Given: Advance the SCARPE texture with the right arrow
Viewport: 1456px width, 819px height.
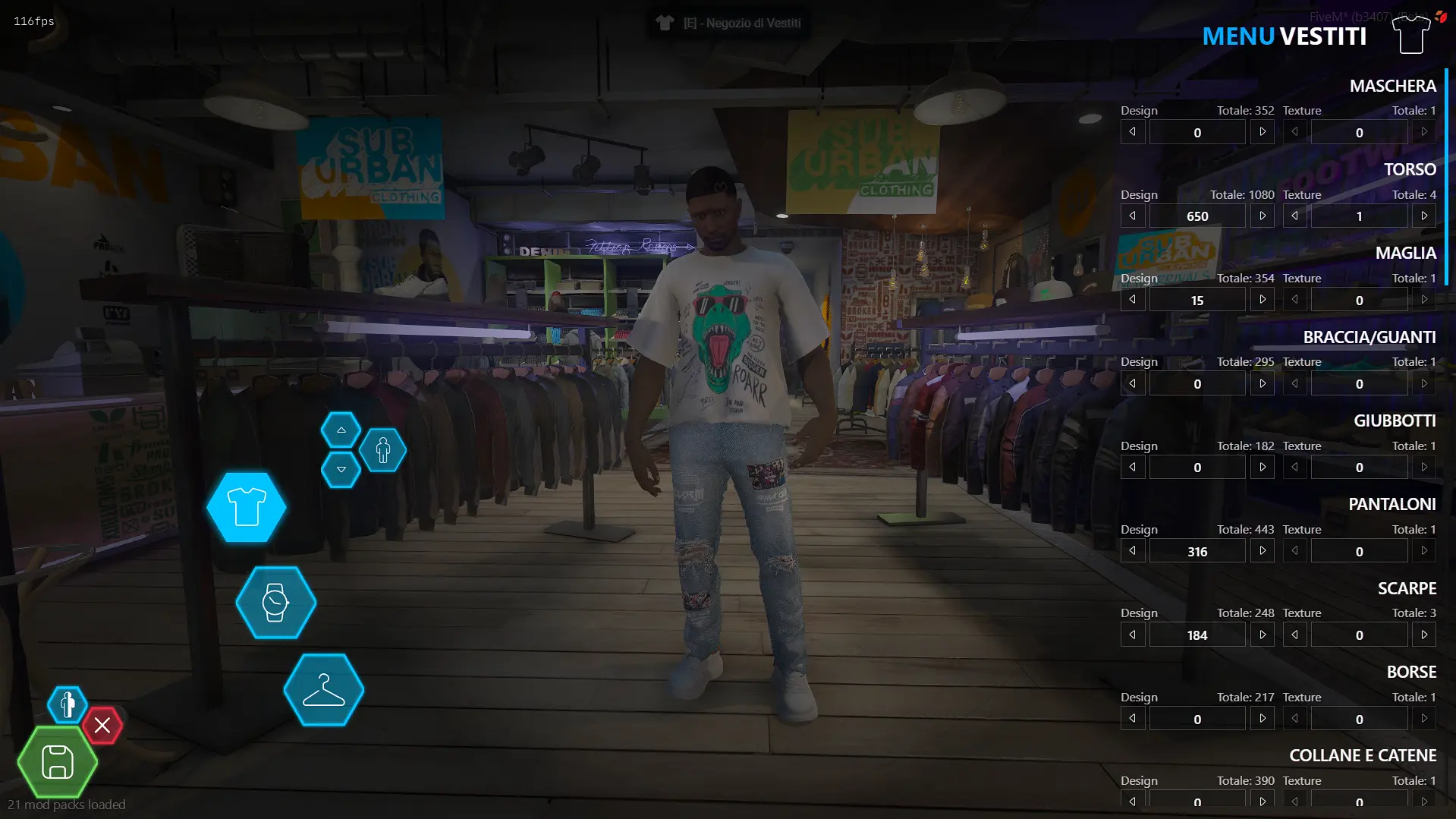Looking at the screenshot, I should (x=1424, y=635).
